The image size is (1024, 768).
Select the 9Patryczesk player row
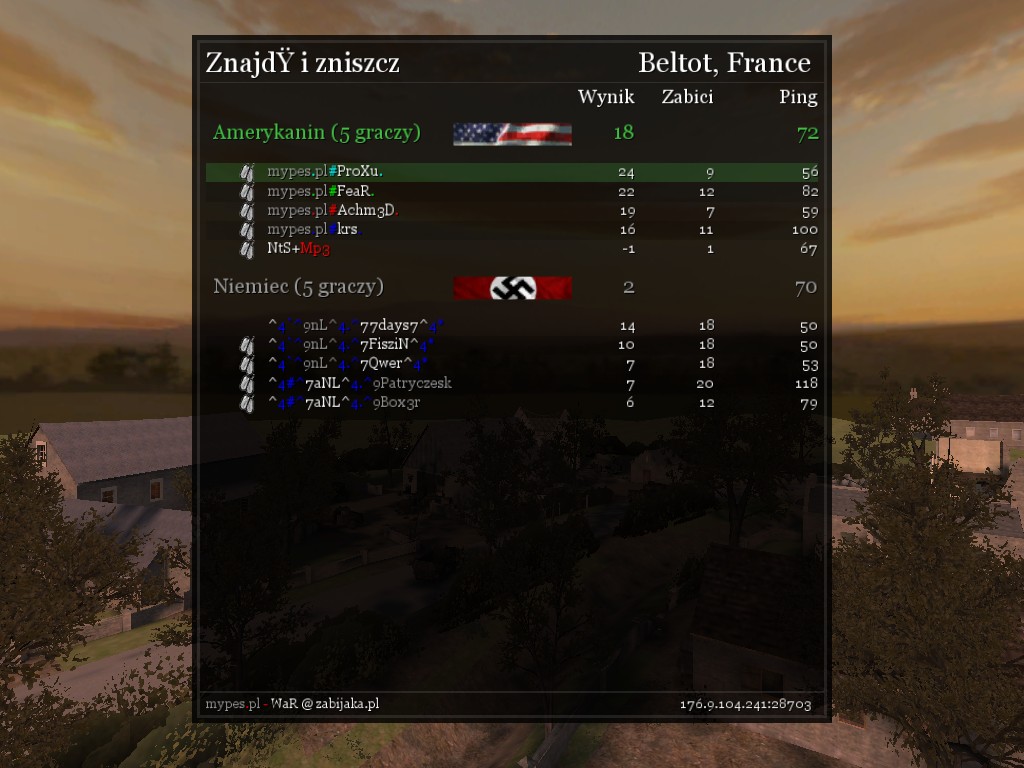pyautogui.click(x=512, y=383)
